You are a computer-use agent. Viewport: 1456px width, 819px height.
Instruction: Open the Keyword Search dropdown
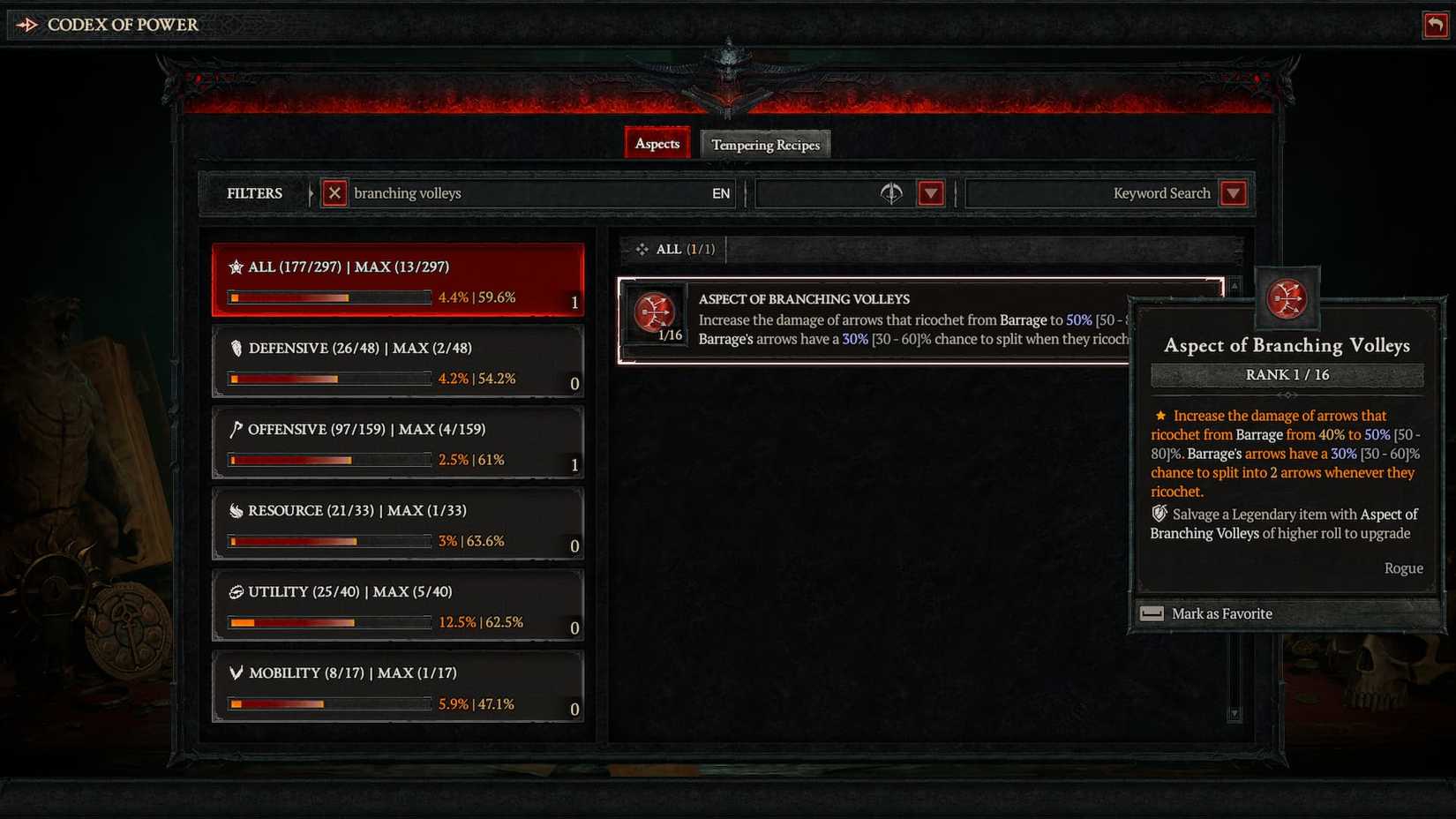[1234, 193]
